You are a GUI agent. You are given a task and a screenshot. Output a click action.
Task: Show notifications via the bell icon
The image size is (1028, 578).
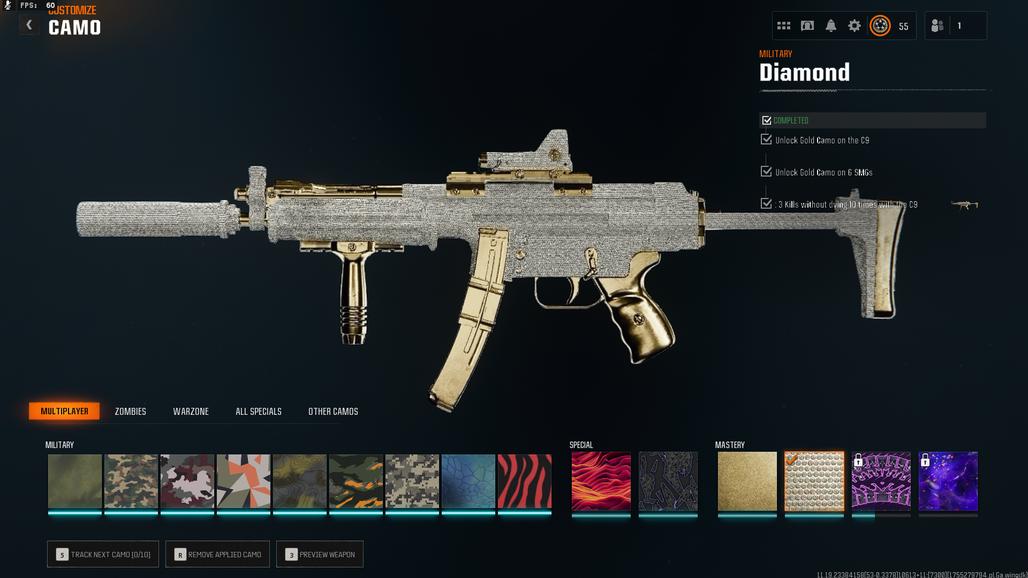(x=831, y=26)
